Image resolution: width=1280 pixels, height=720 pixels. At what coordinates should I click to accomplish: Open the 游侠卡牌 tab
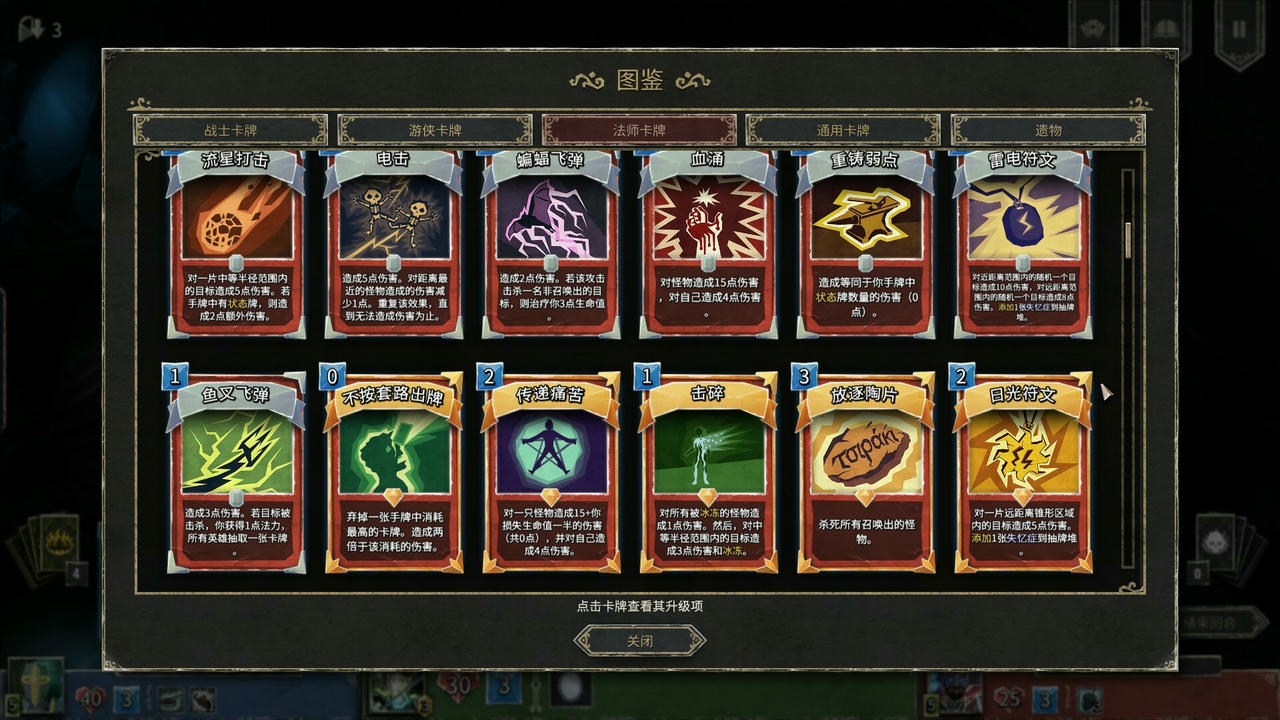click(x=435, y=130)
